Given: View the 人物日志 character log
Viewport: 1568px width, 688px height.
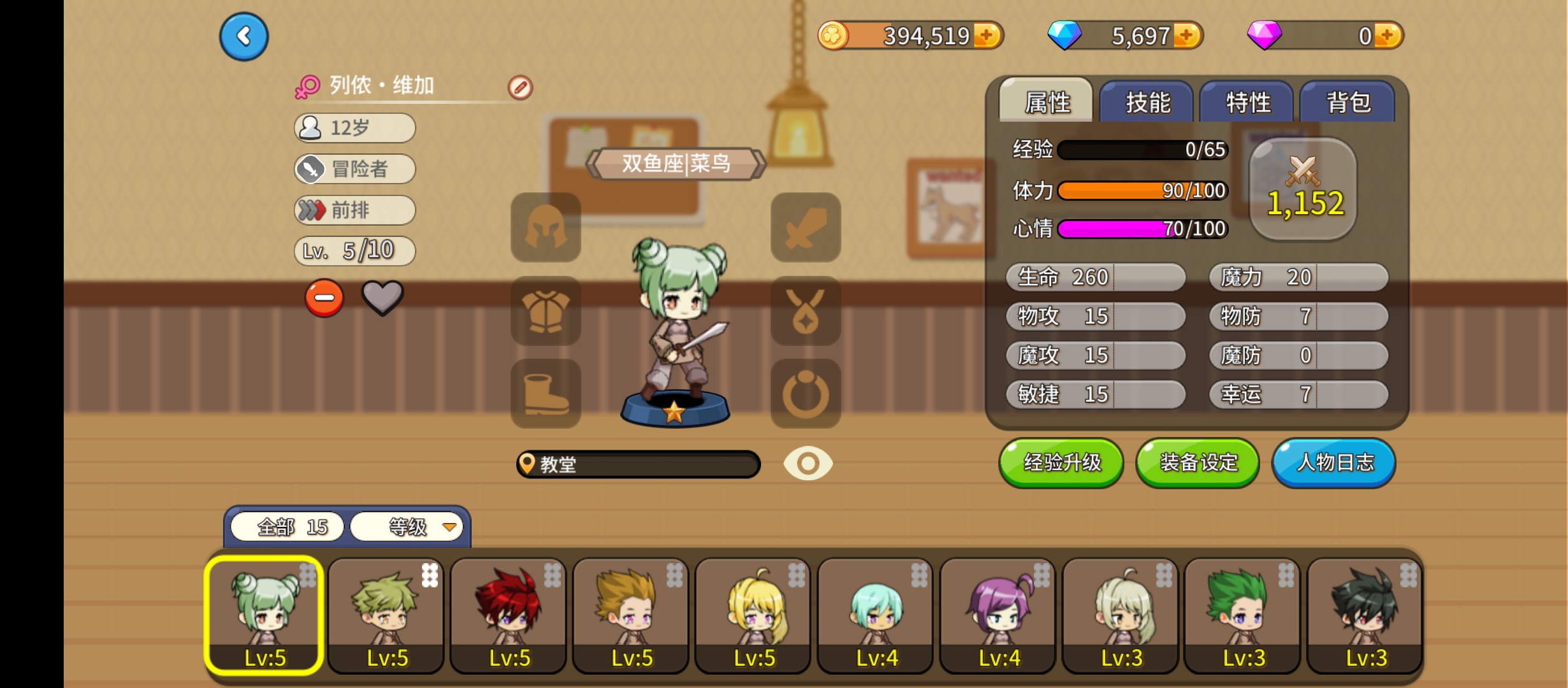Looking at the screenshot, I should coord(1334,462).
